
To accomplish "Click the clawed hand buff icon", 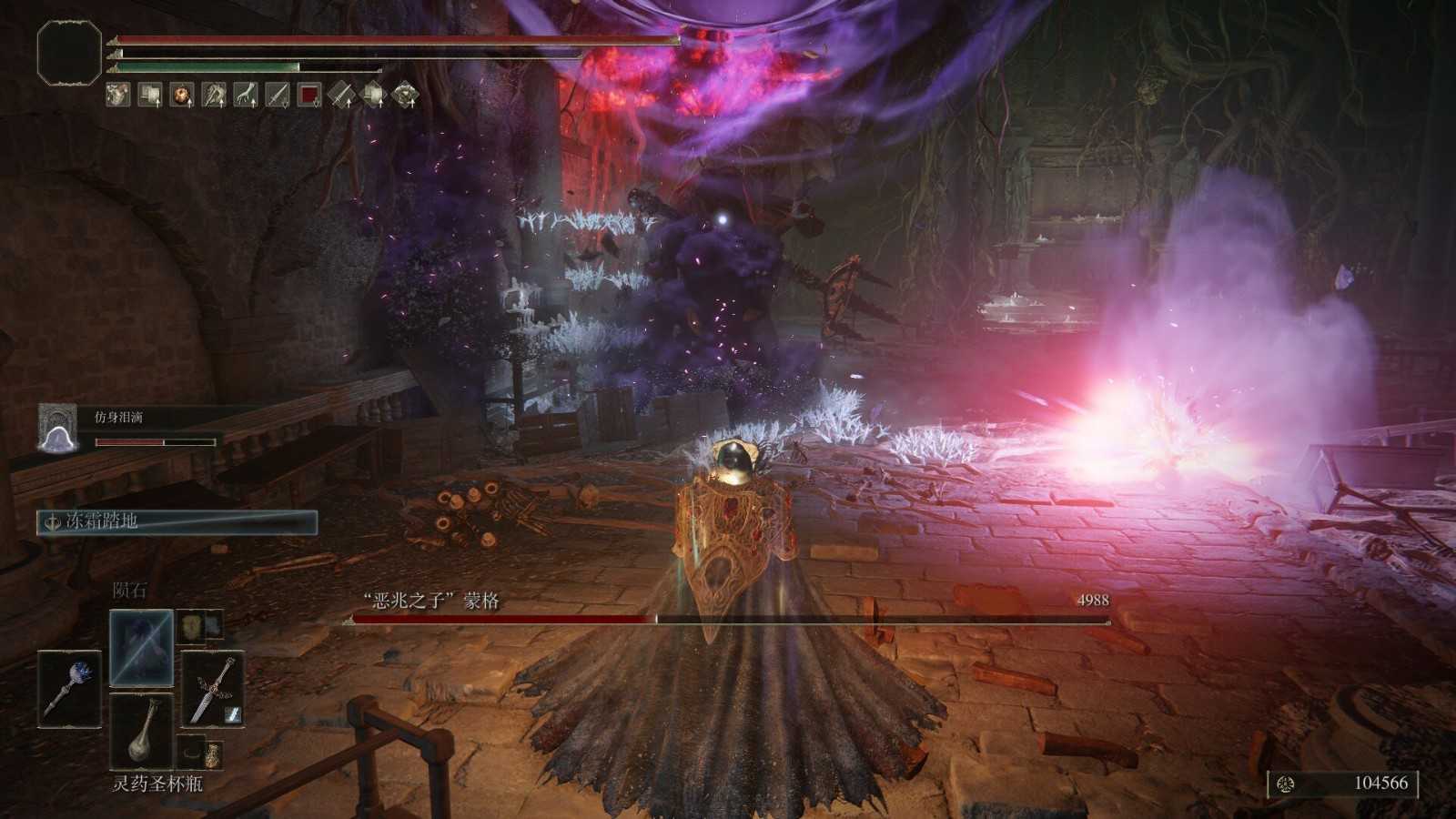I will pyautogui.click(x=246, y=95).
